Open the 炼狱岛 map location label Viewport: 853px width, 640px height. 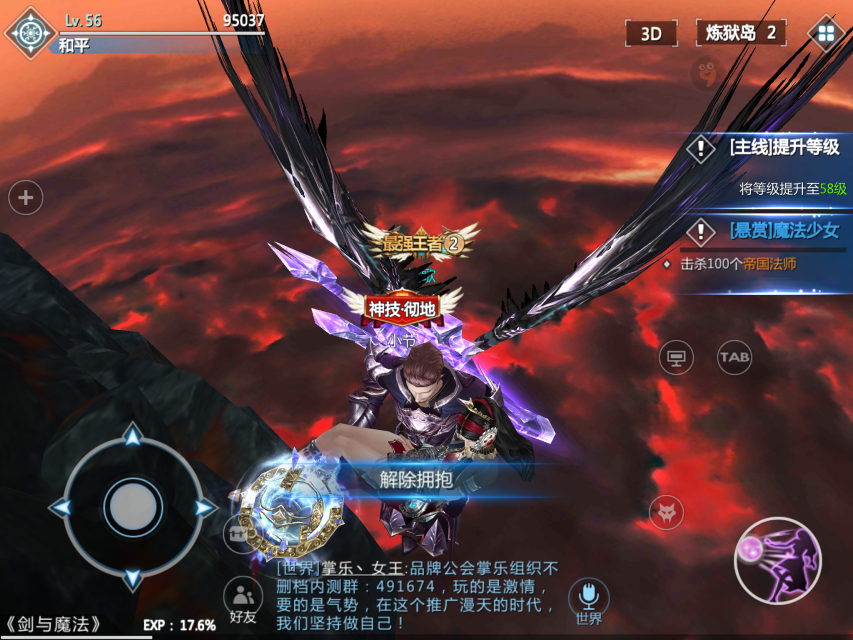coord(740,33)
